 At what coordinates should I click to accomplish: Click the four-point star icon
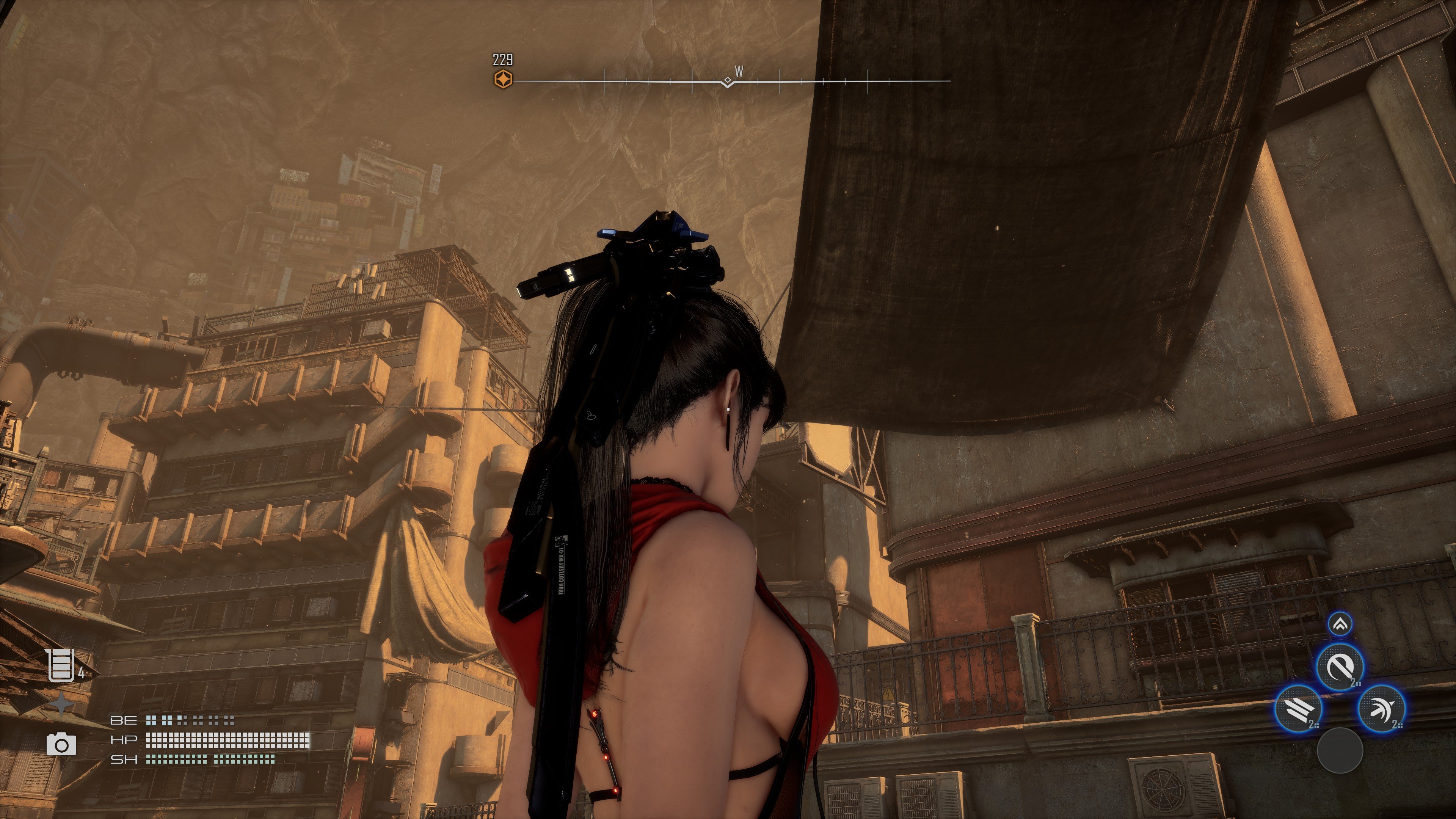click(61, 704)
